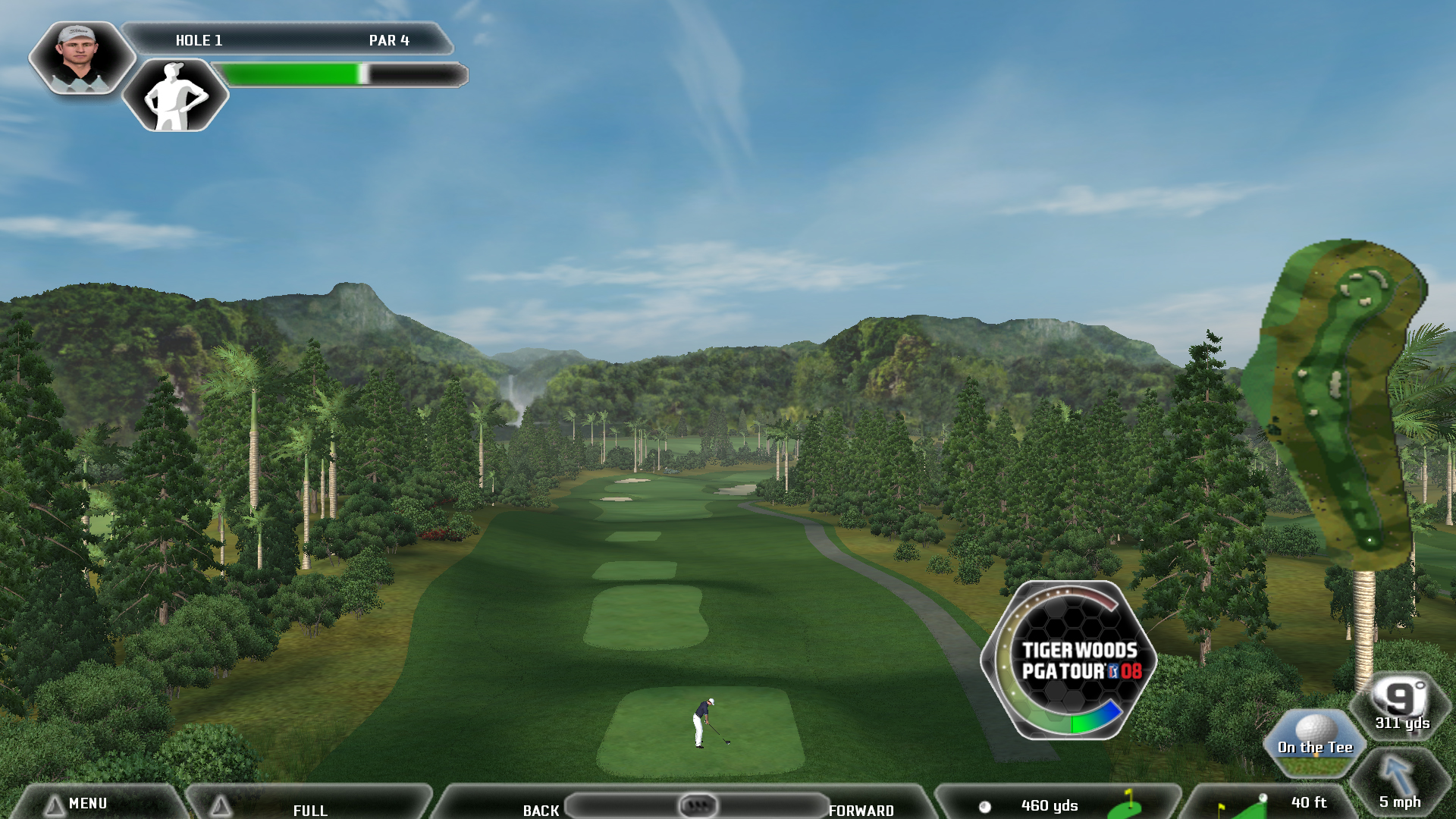Click the 5 mph wind arrow indicator
Screen dimensions: 1456x819
click(1399, 785)
